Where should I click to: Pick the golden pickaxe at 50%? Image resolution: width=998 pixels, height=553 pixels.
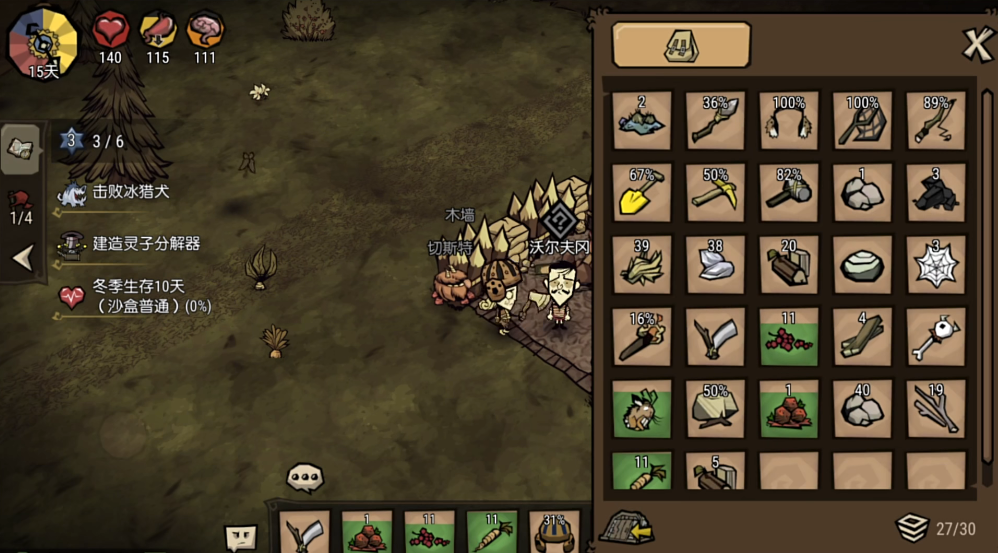716,192
